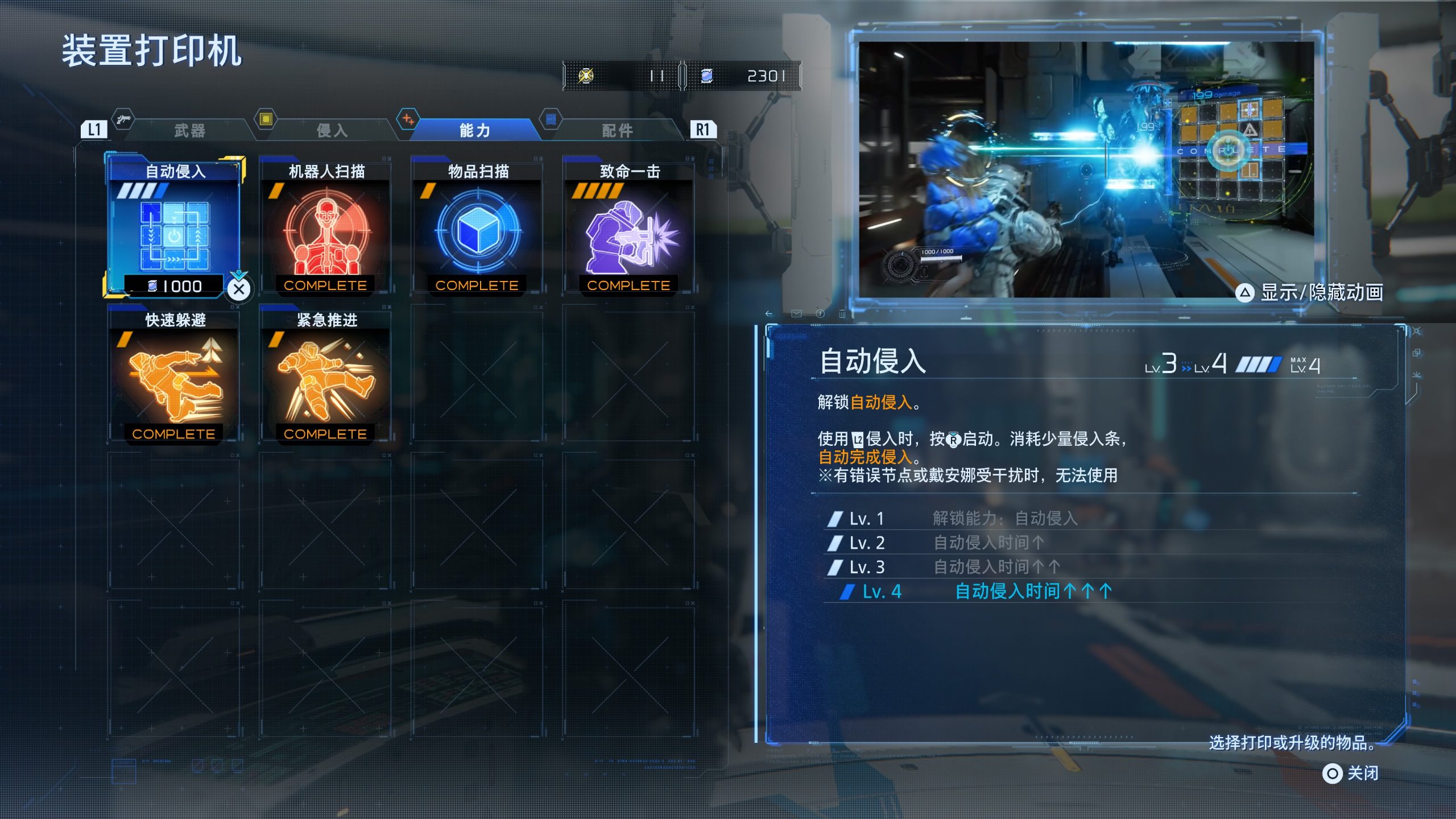This screenshot has width=1456, height=819.
Task: Select the 物品扫描 ability card
Action: click(477, 227)
